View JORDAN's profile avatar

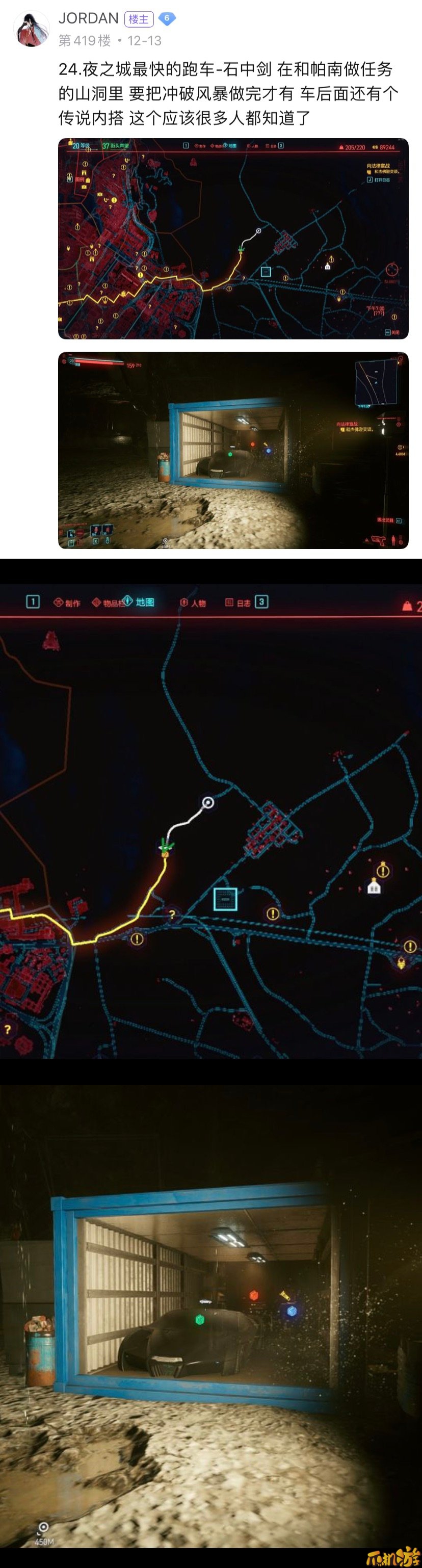pos(32,29)
